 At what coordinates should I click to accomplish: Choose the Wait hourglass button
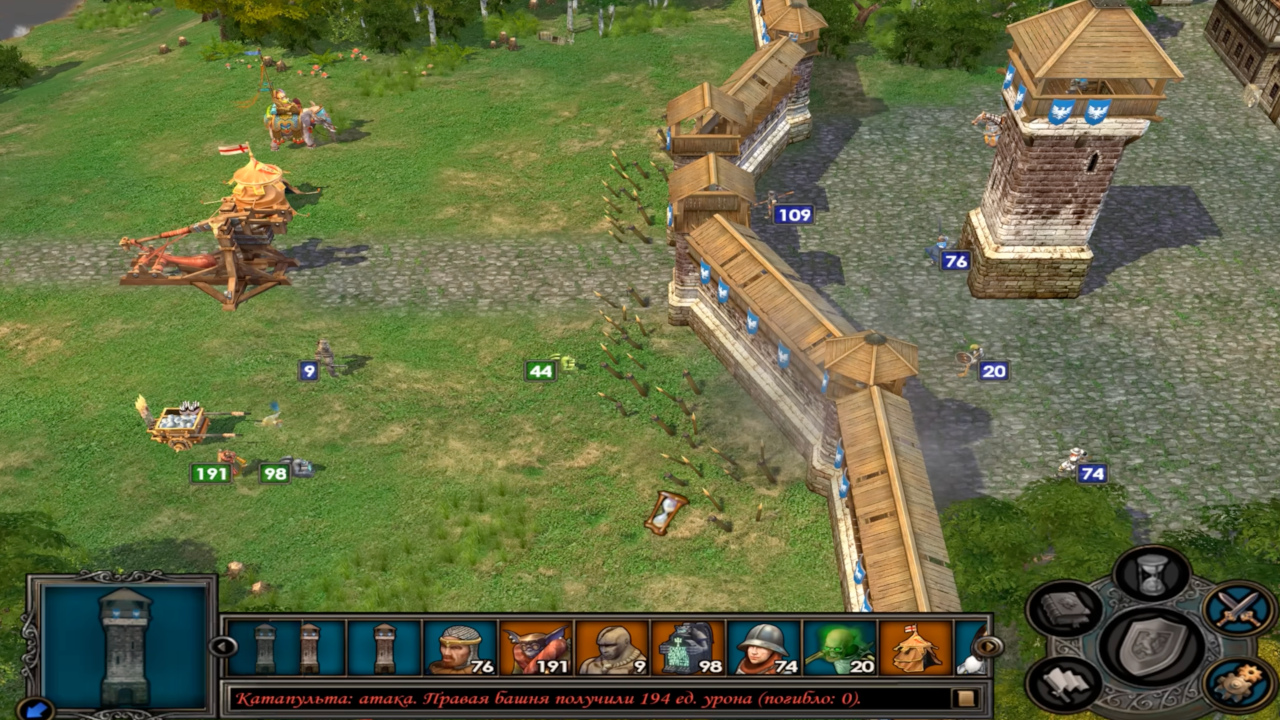(1152, 574)
